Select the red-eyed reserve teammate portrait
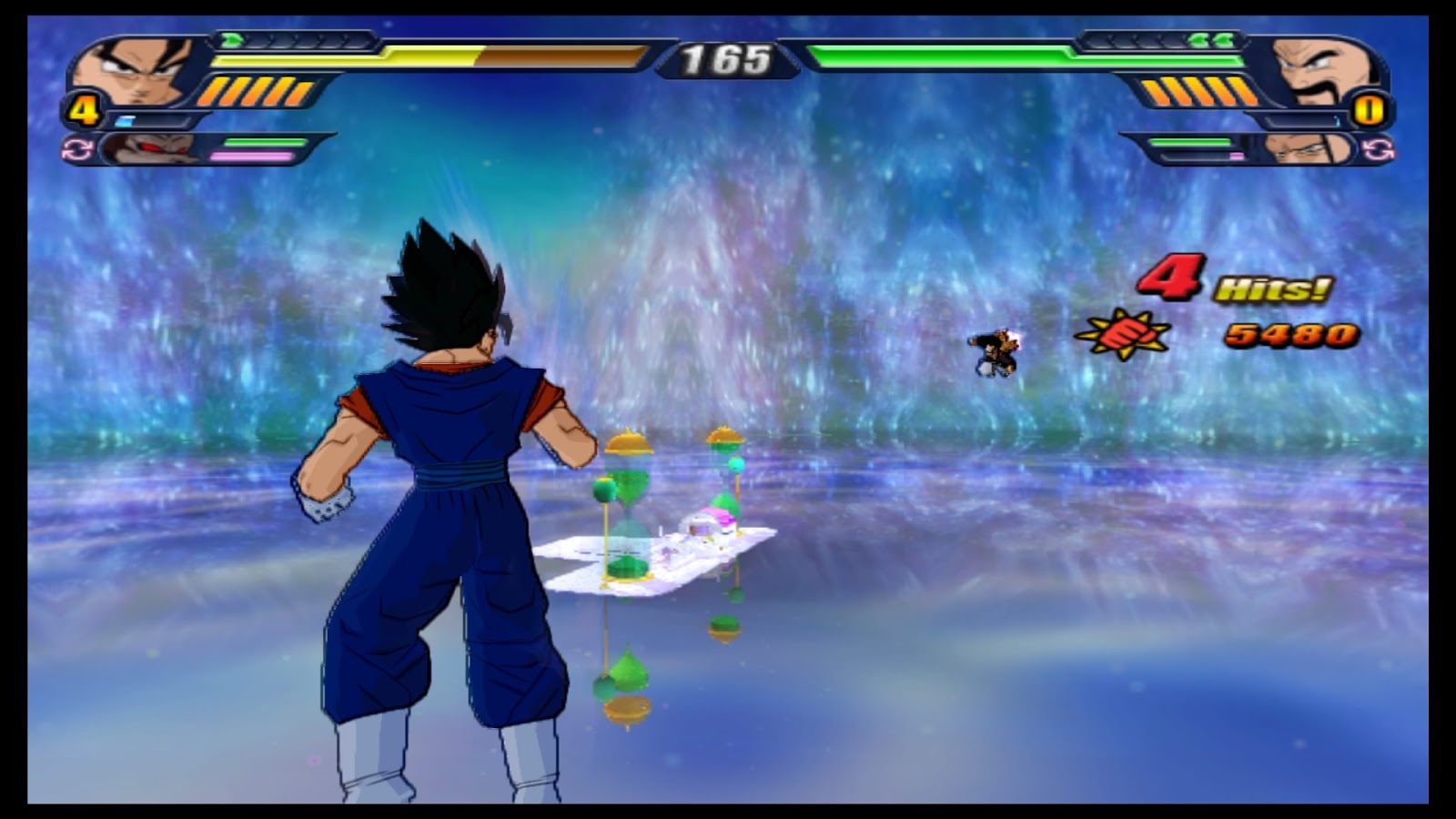 pyautogui.click(x=150, y=148)
